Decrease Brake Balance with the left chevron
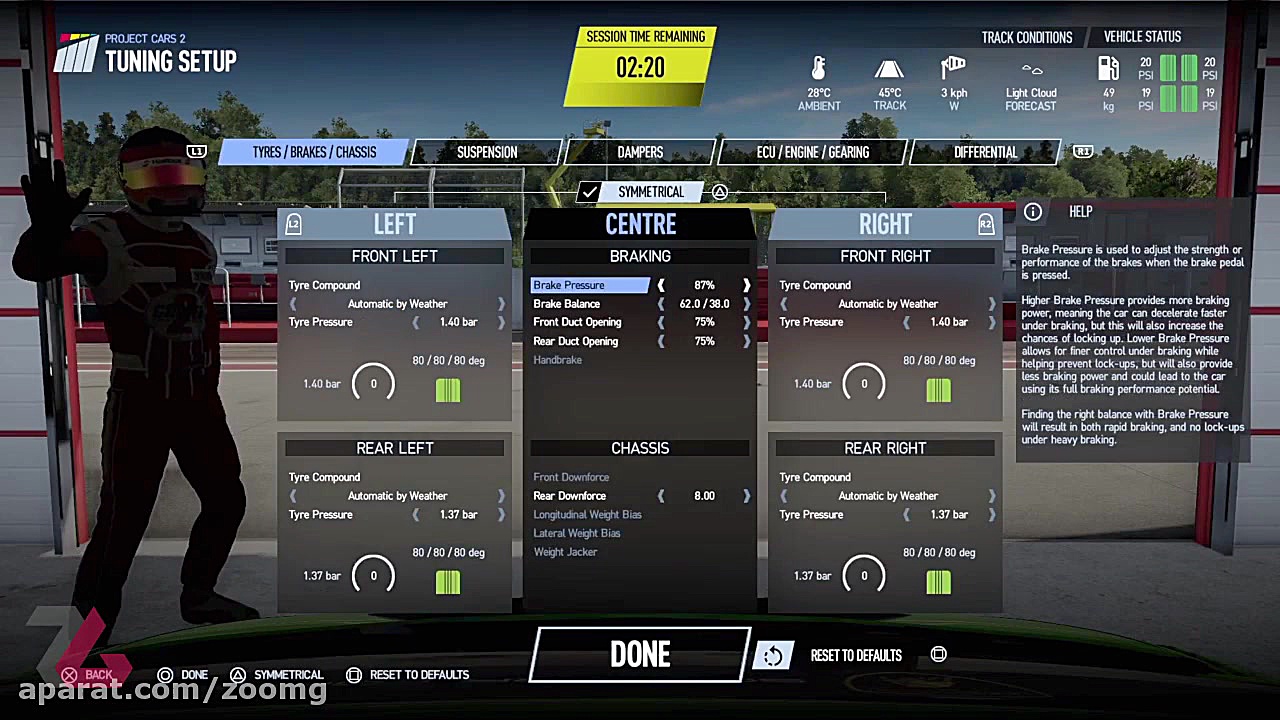 pyautogui.click(x=660, y=303)
